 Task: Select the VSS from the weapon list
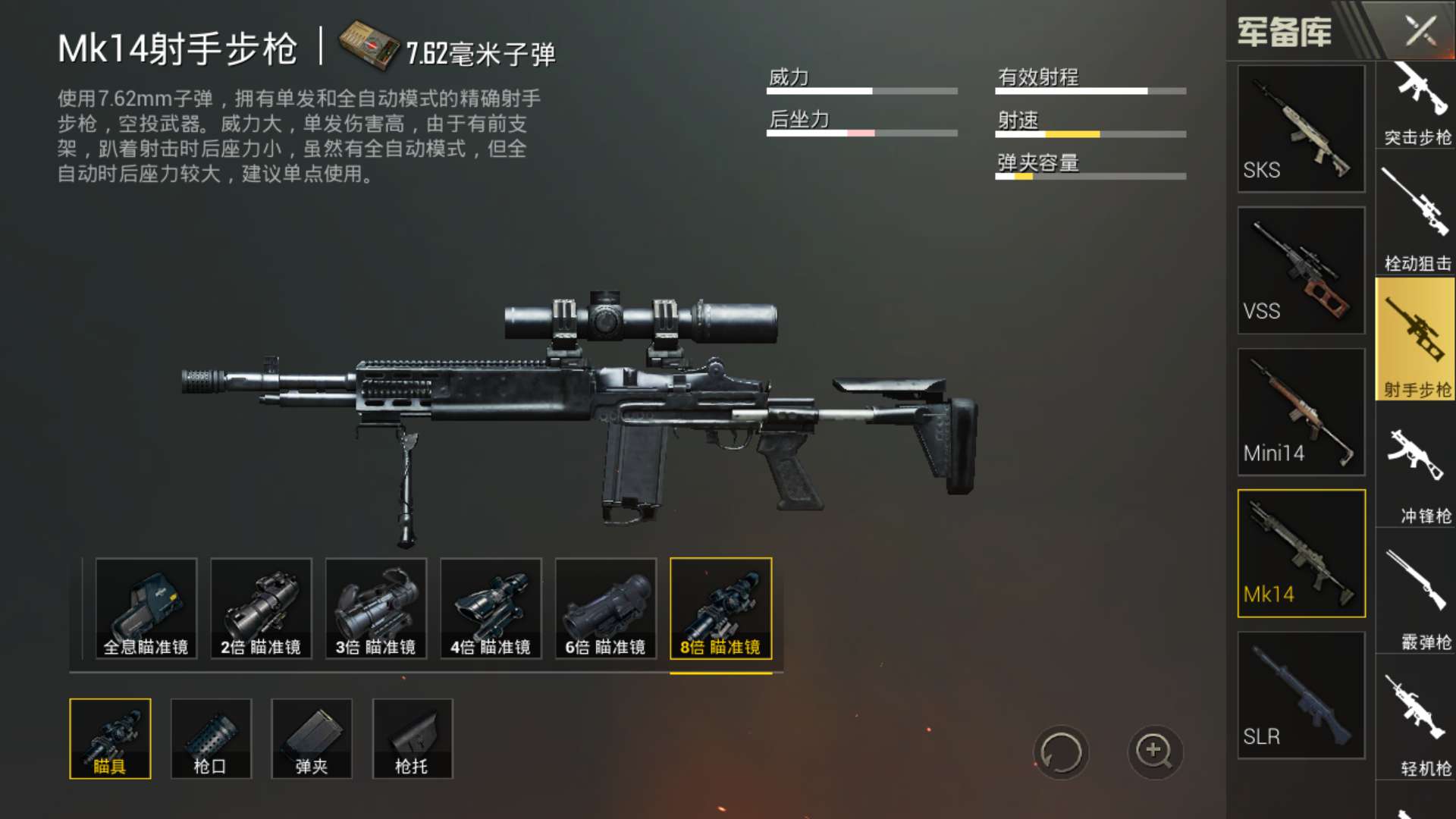tap(1300, 271)
